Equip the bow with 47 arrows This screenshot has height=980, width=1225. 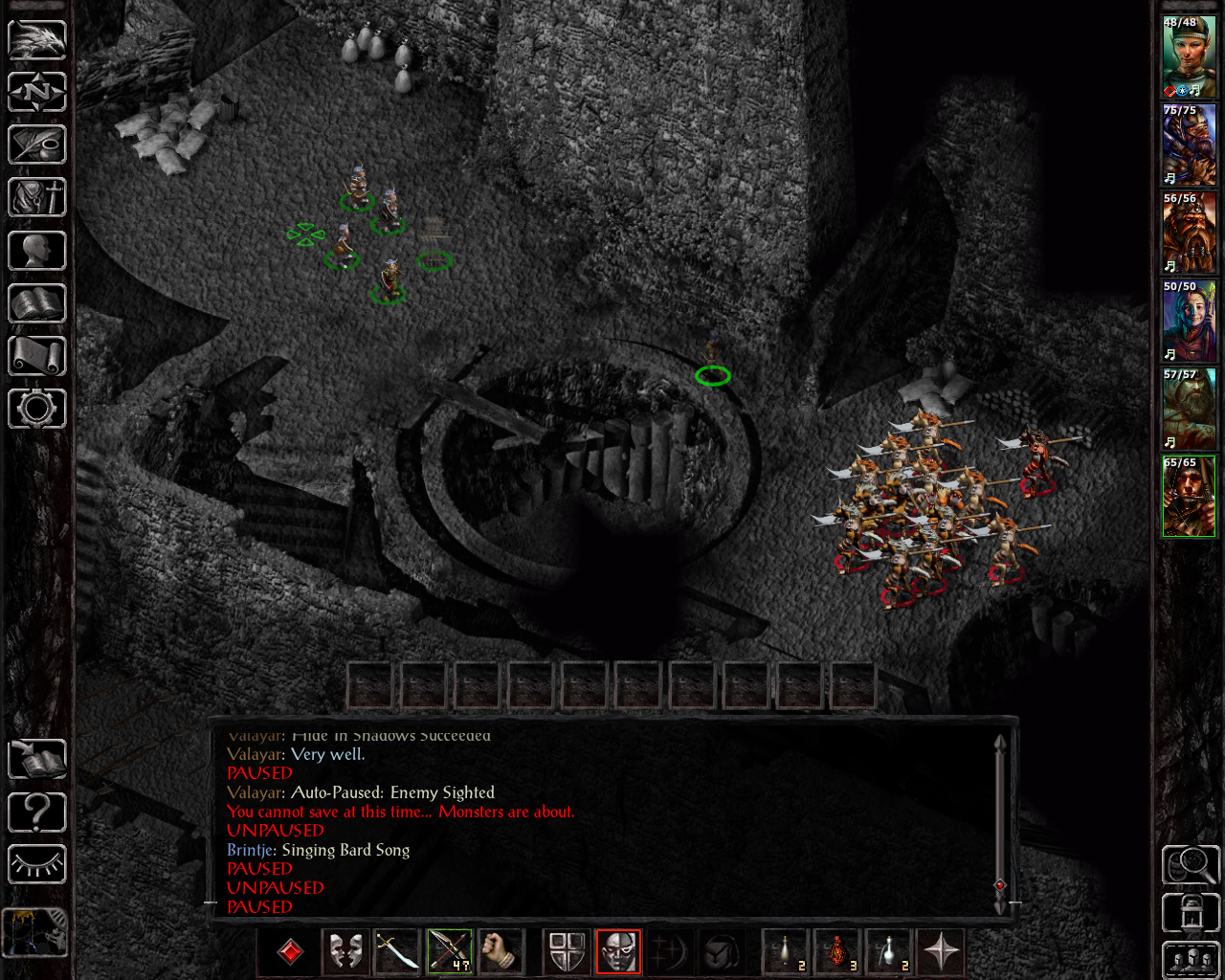449,952
